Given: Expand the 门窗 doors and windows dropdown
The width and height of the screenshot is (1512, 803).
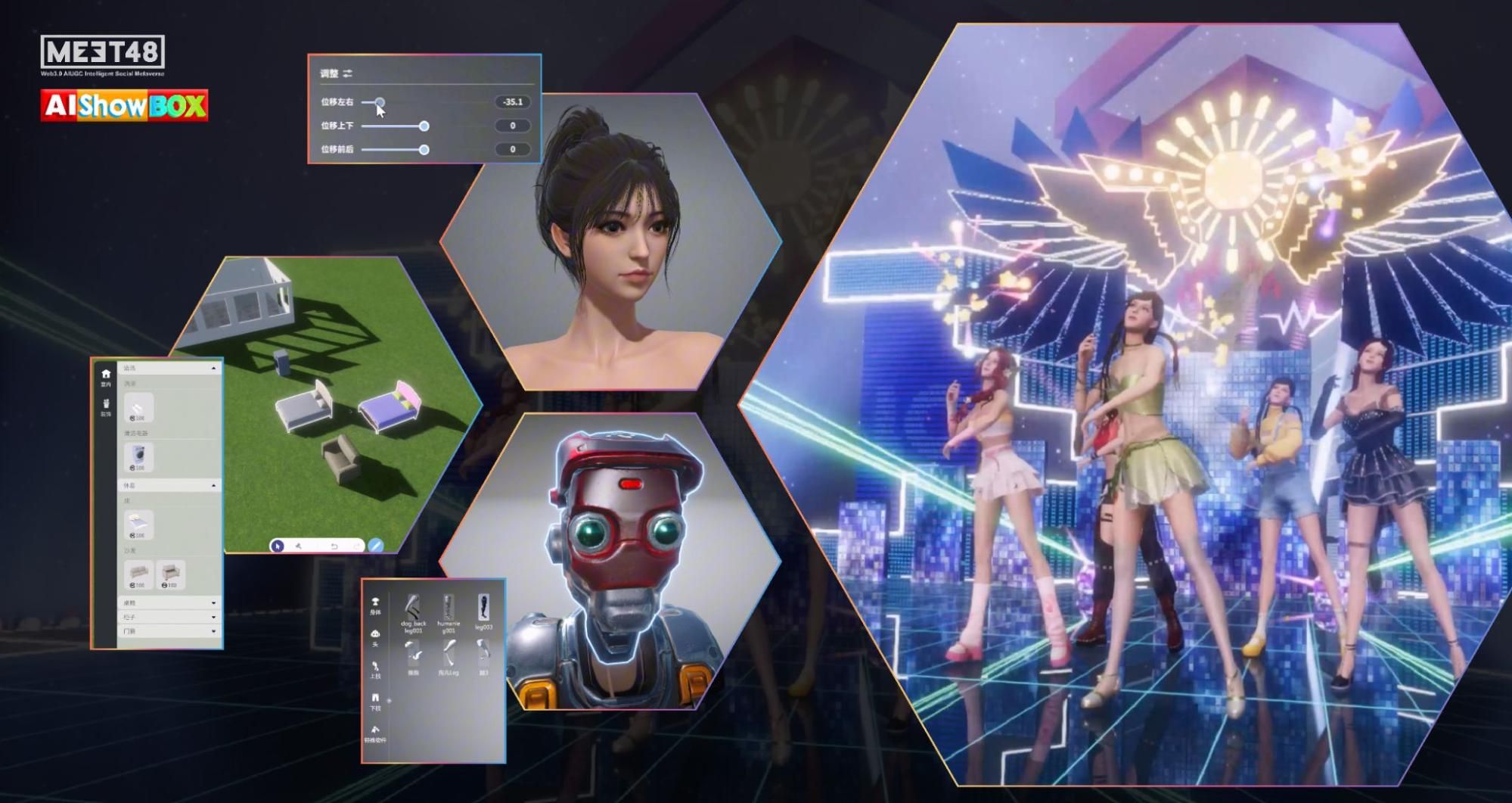Looking at the screenshot, I should 213,631.
